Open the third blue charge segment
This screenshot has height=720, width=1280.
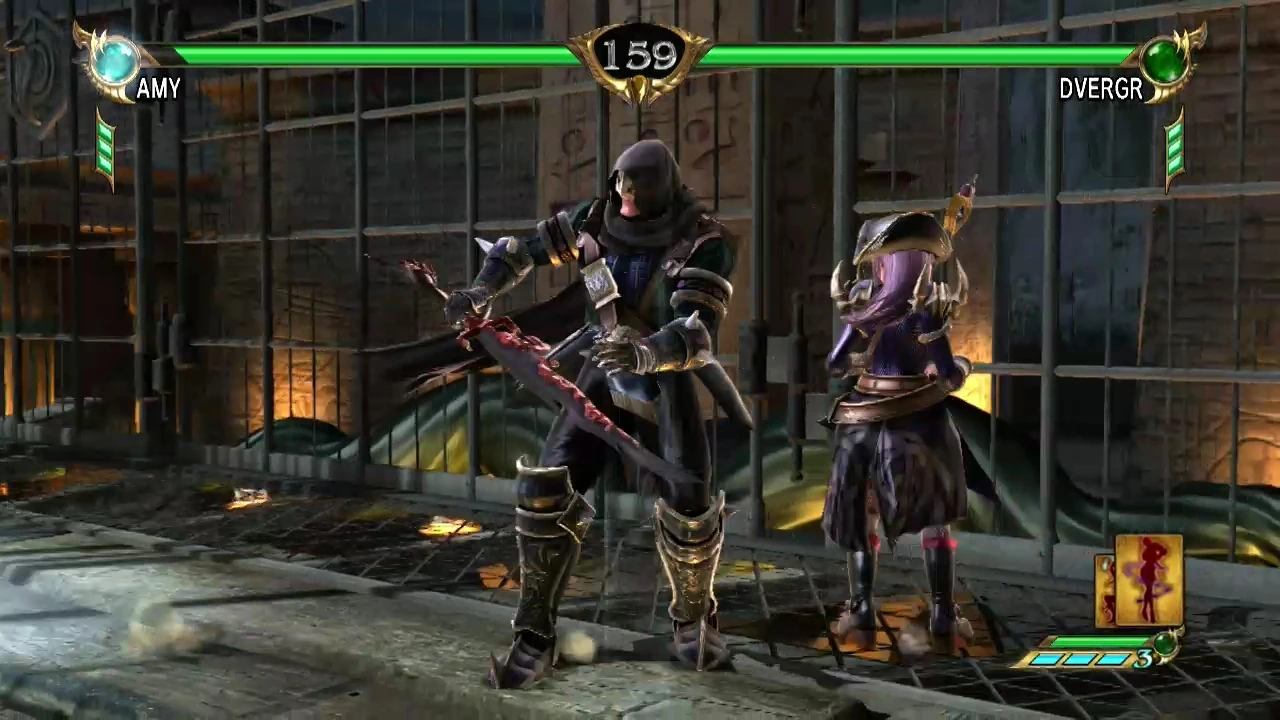pyautogui.click(x=1110, y=659)
